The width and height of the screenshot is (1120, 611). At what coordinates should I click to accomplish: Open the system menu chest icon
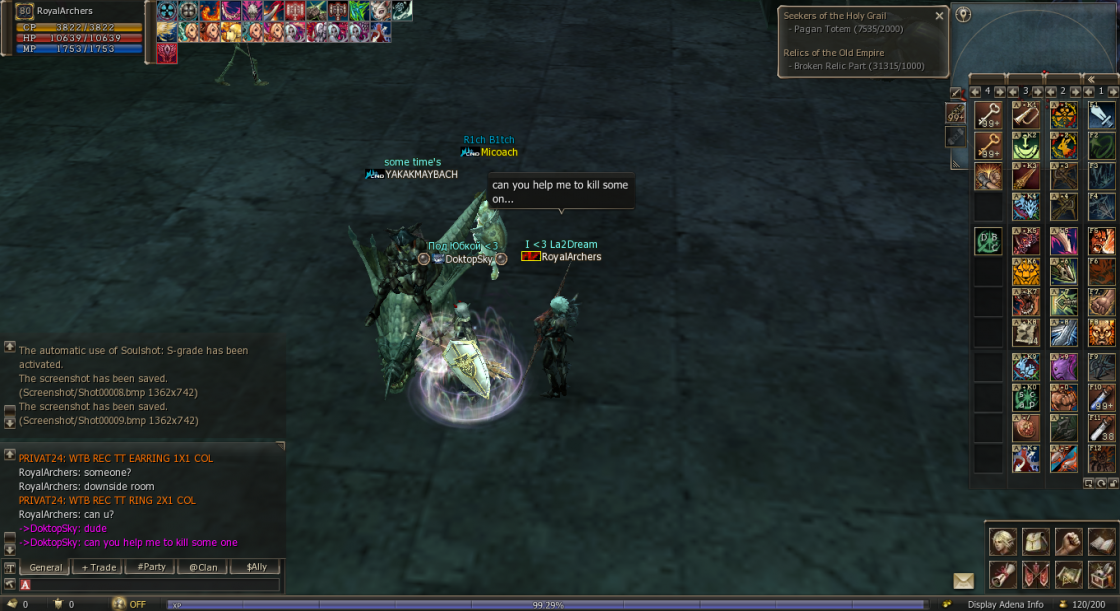click(1101, 574)
